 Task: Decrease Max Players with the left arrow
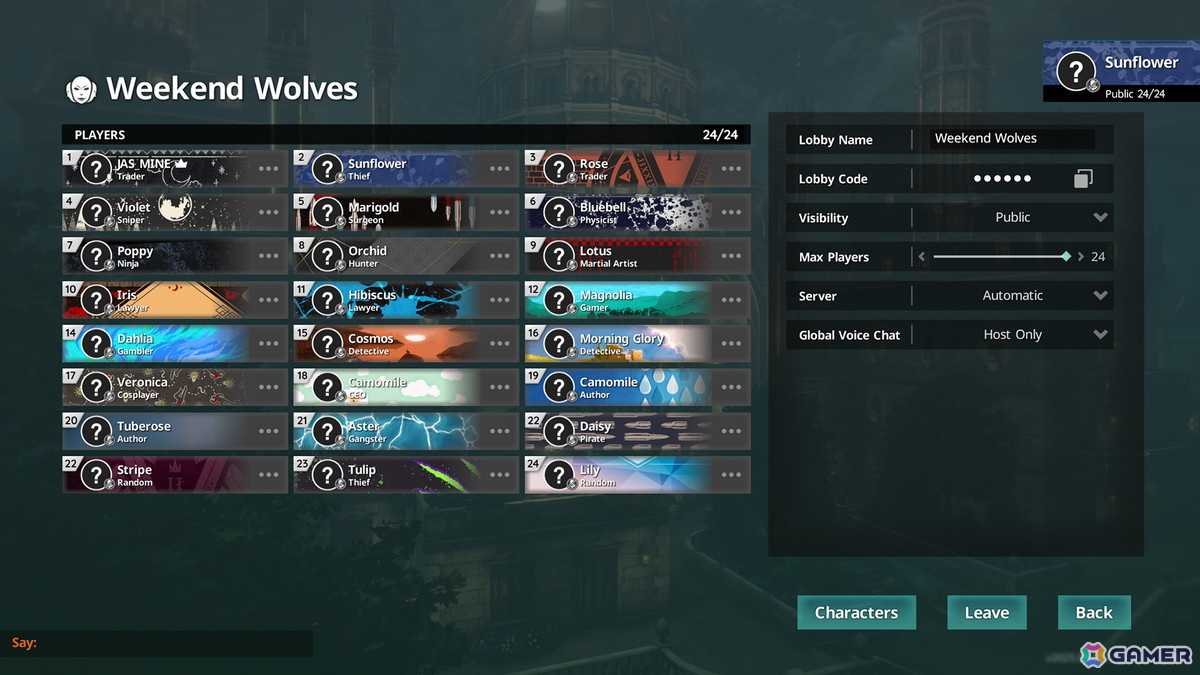pyautogui.click(x=922, y=257)
